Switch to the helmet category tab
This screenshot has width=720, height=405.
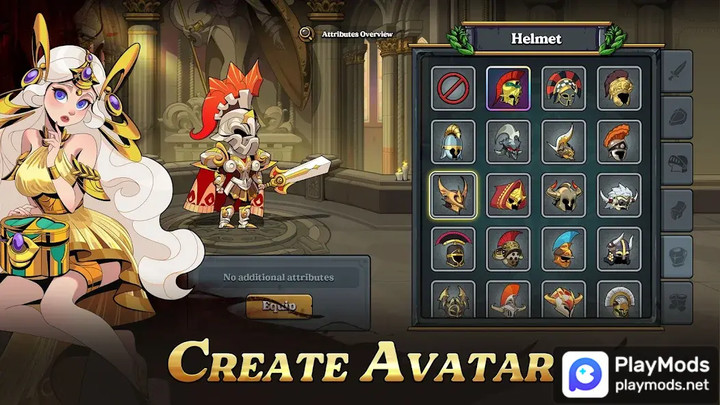pos(677,160)
